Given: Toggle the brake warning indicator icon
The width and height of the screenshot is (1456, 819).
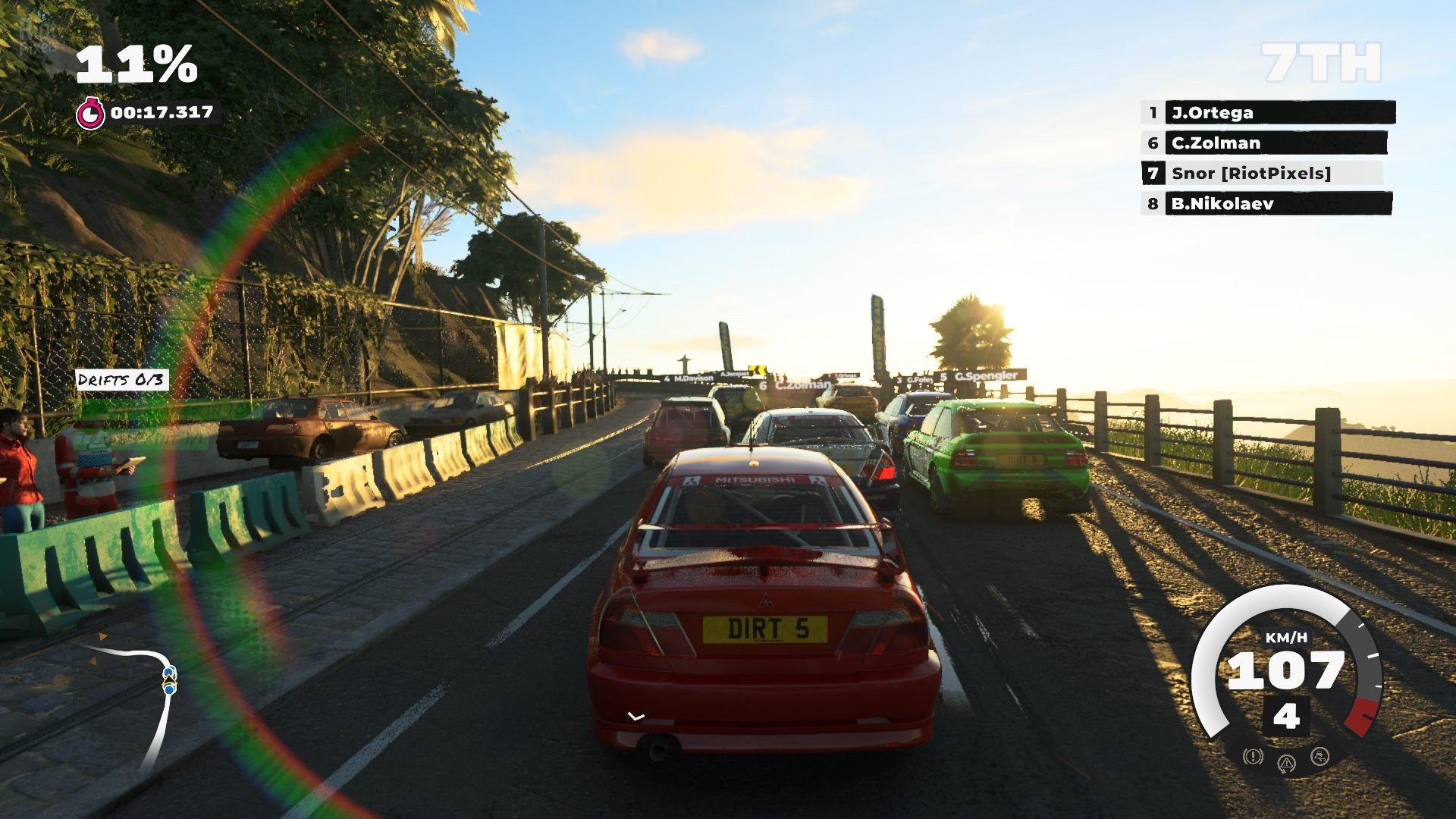Looking at the screenshot, I should coord(1253,757).
